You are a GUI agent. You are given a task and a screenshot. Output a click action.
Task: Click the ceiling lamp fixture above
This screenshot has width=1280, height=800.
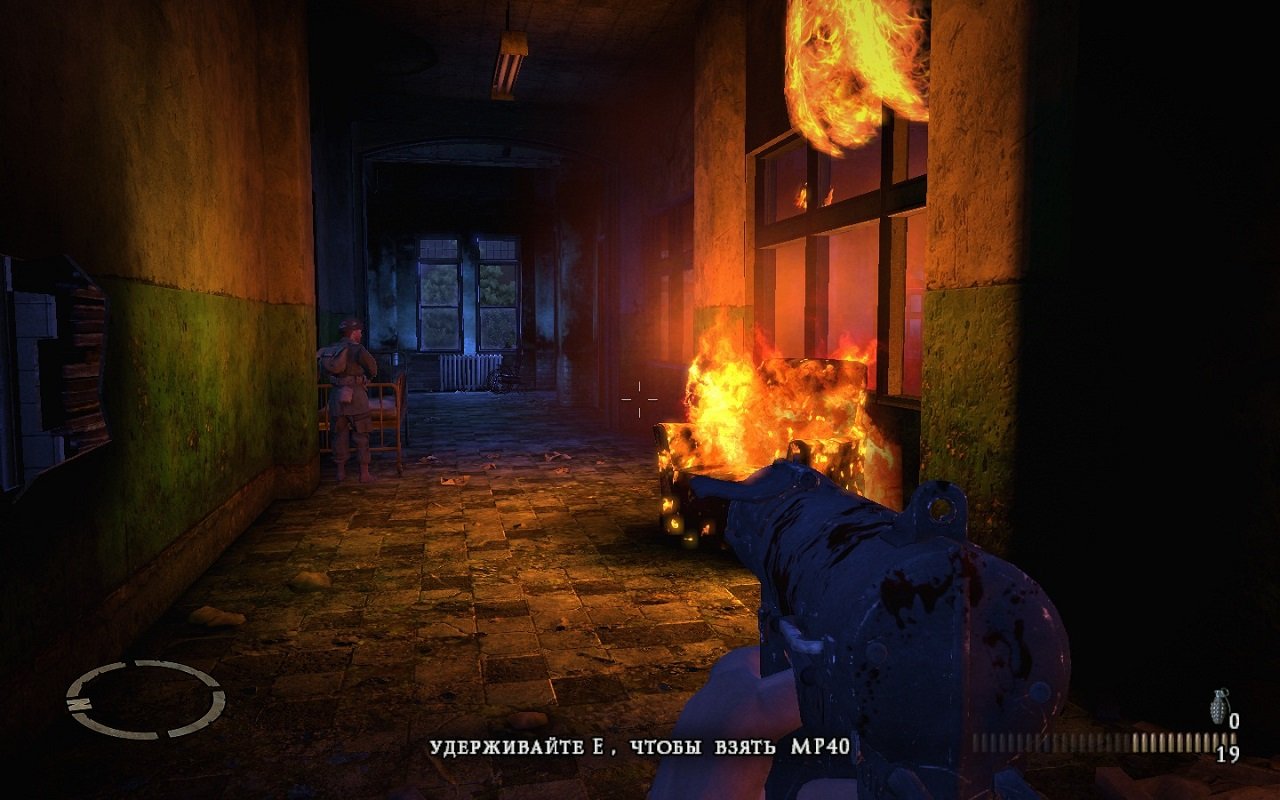[x=510, y=55]
